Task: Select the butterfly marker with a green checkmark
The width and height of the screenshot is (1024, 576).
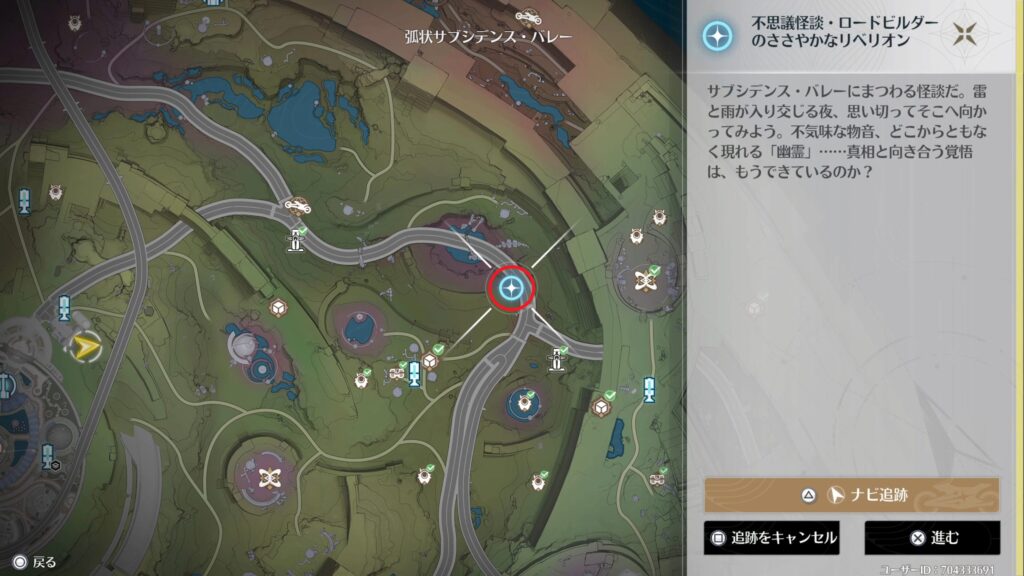Action: (x=645, y=279)
